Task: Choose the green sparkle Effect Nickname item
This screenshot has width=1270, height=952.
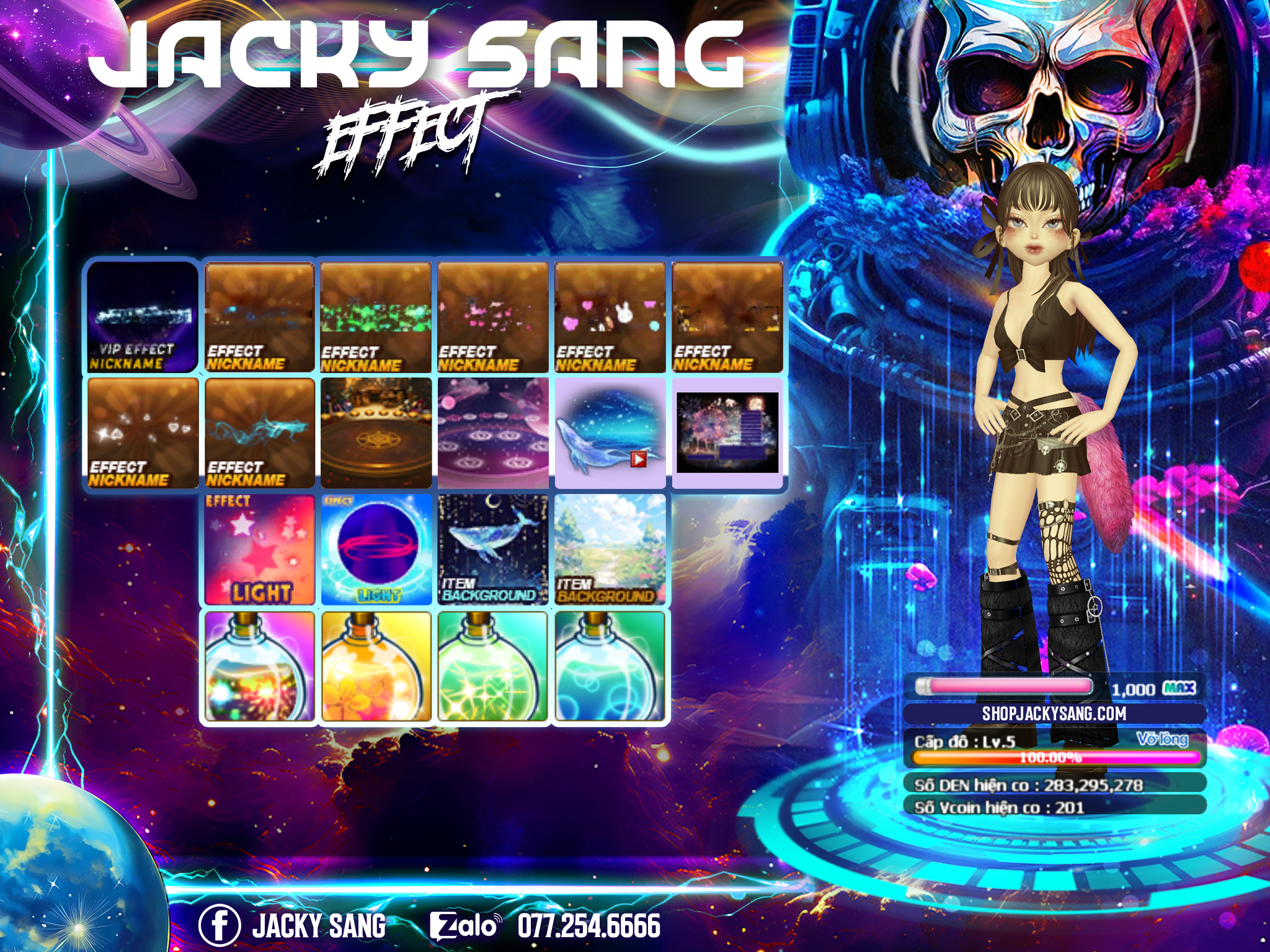Action: click(x=376, y=317)
